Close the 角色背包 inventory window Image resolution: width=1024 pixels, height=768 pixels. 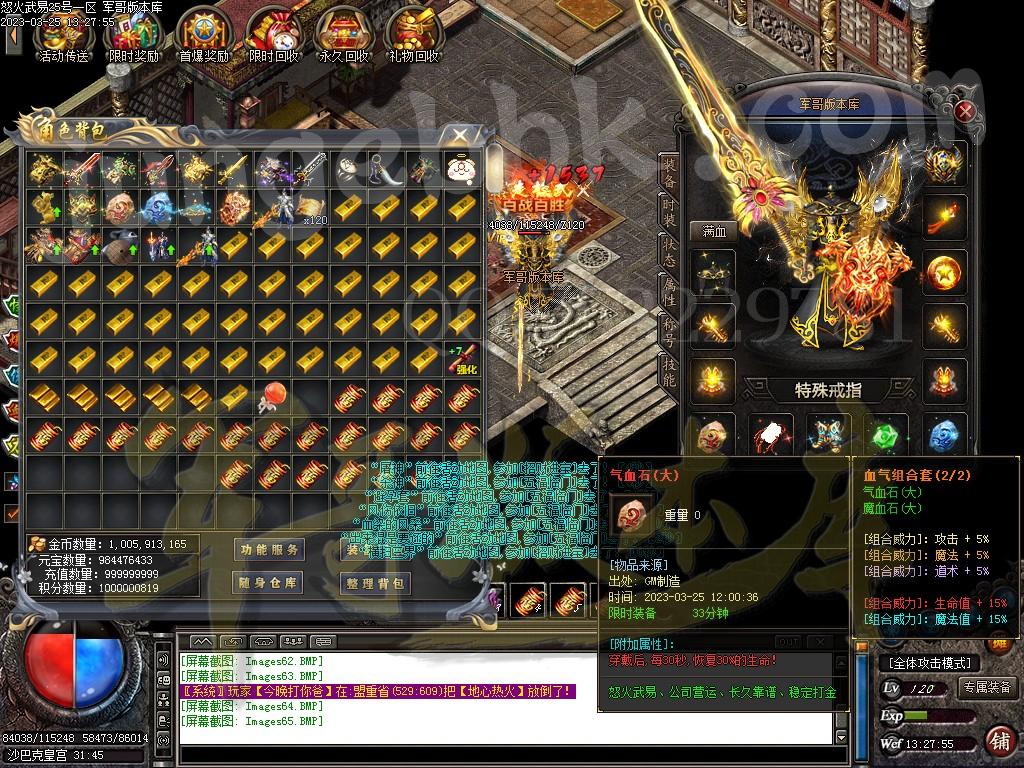460,133
